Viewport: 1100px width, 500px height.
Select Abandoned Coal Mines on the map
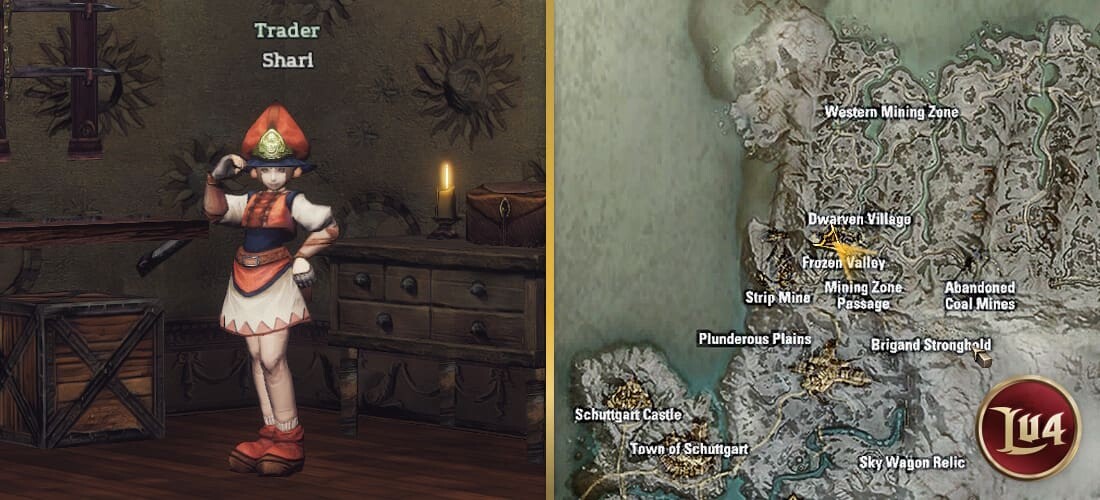coord(980,295)
